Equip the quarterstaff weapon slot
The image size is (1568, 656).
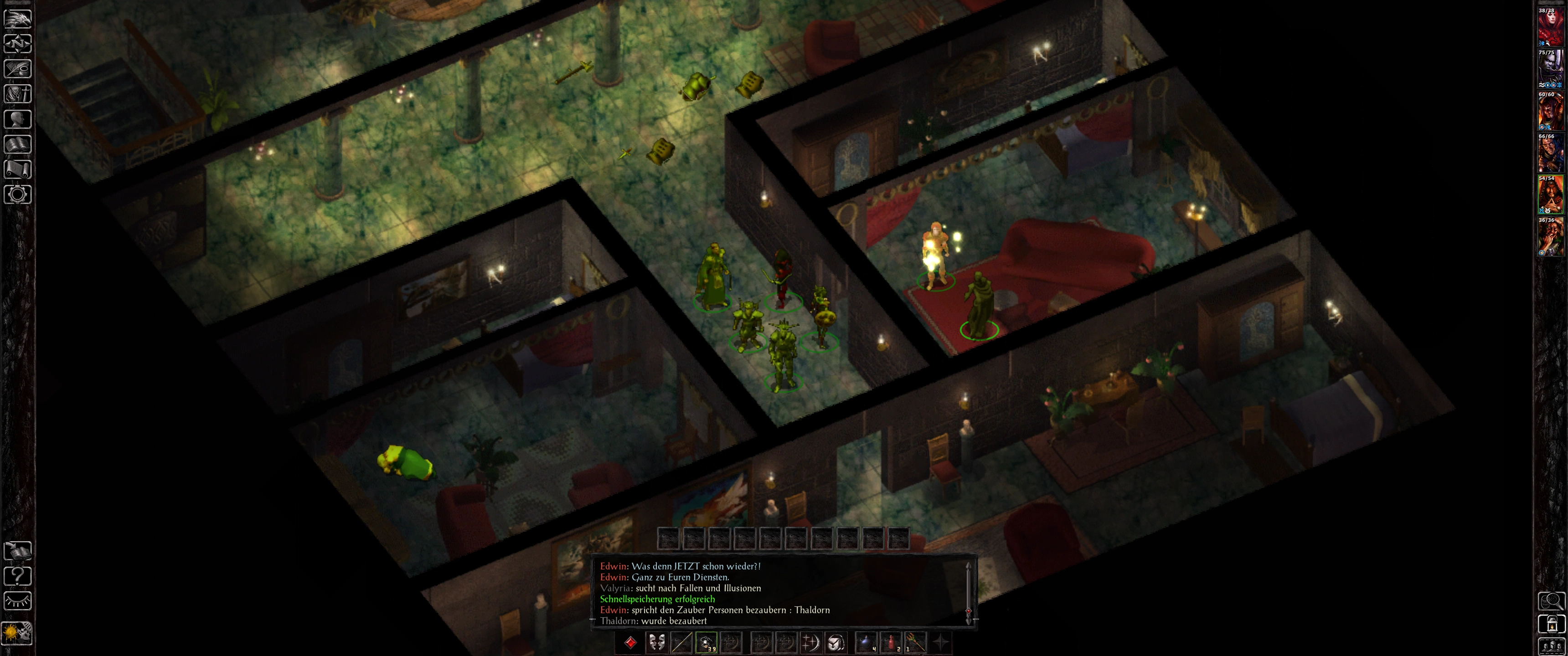click(681, 643)
